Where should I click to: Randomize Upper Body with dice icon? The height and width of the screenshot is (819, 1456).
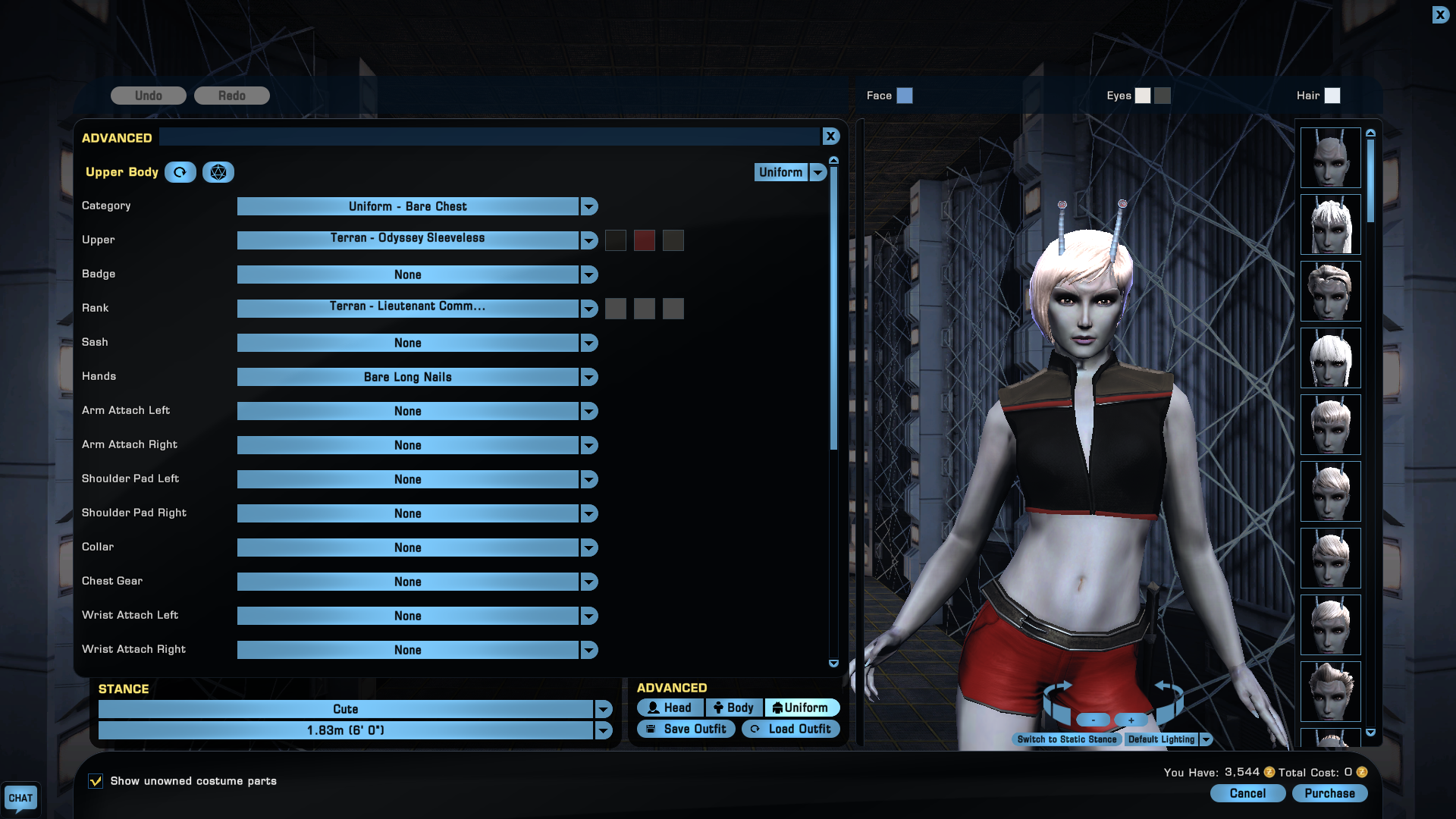coord(218,172)
